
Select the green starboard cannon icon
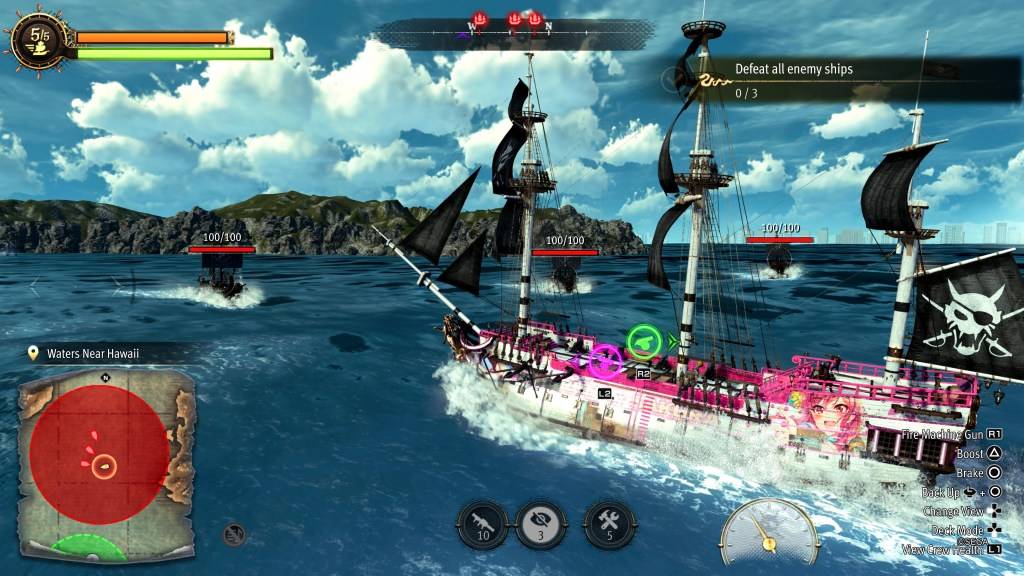coord(645,342)
